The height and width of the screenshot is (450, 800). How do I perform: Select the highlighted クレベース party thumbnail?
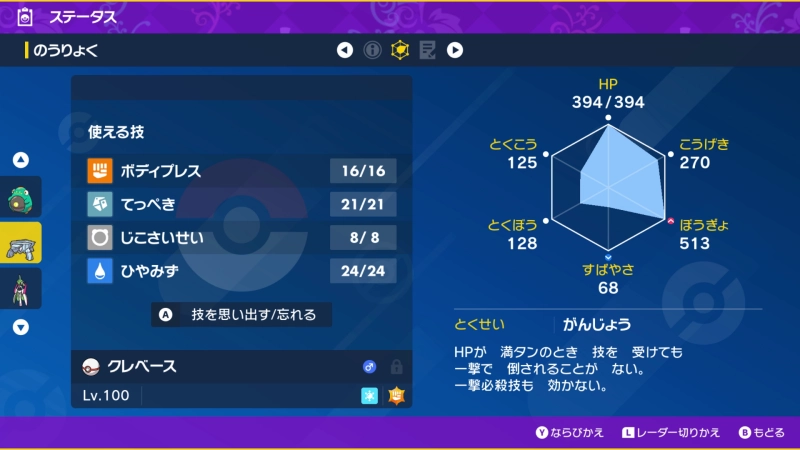[21, 243]
